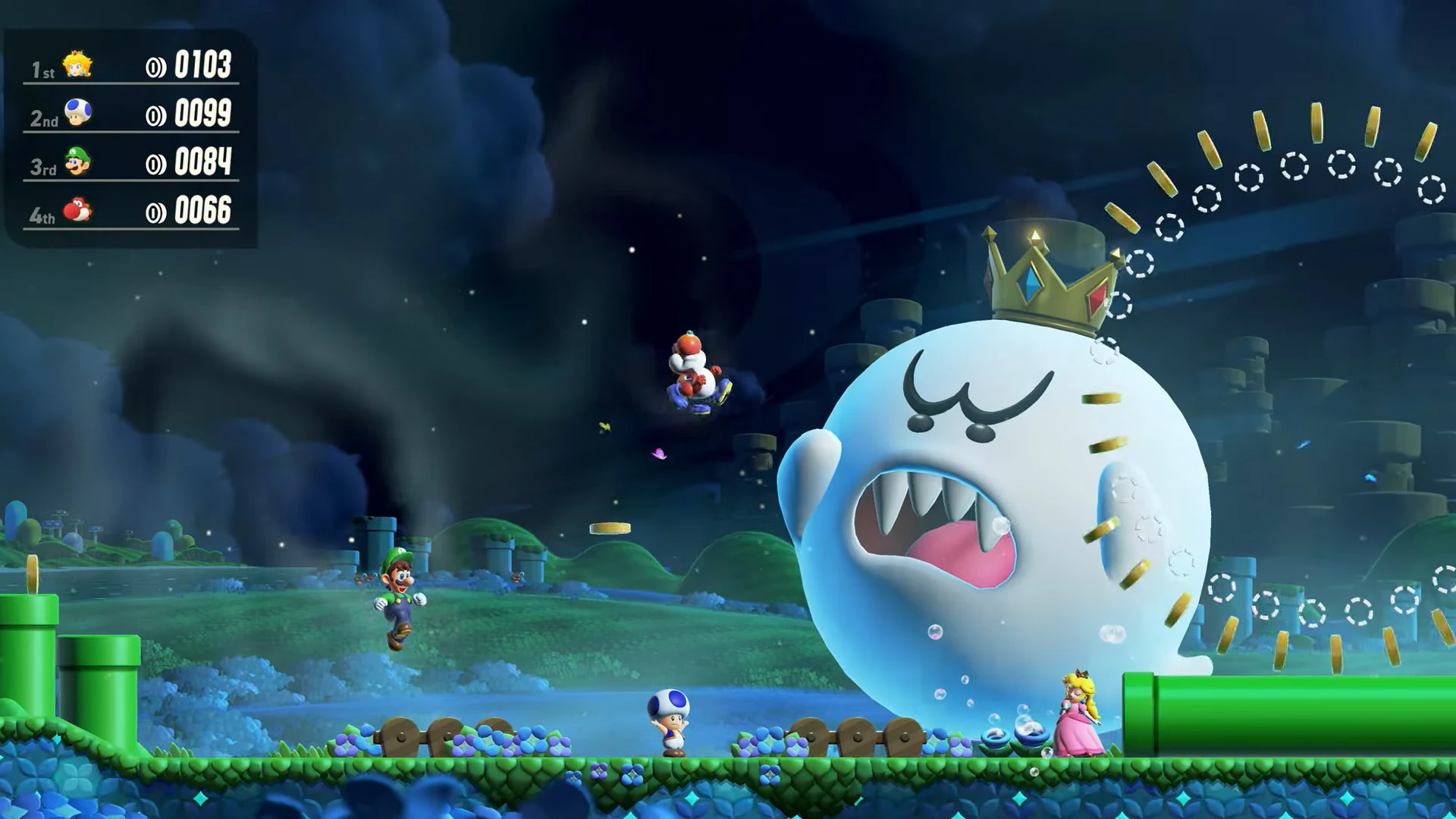Select Peach's icon in the 1st place row
Screen dimensions: 1456x819
77,65
